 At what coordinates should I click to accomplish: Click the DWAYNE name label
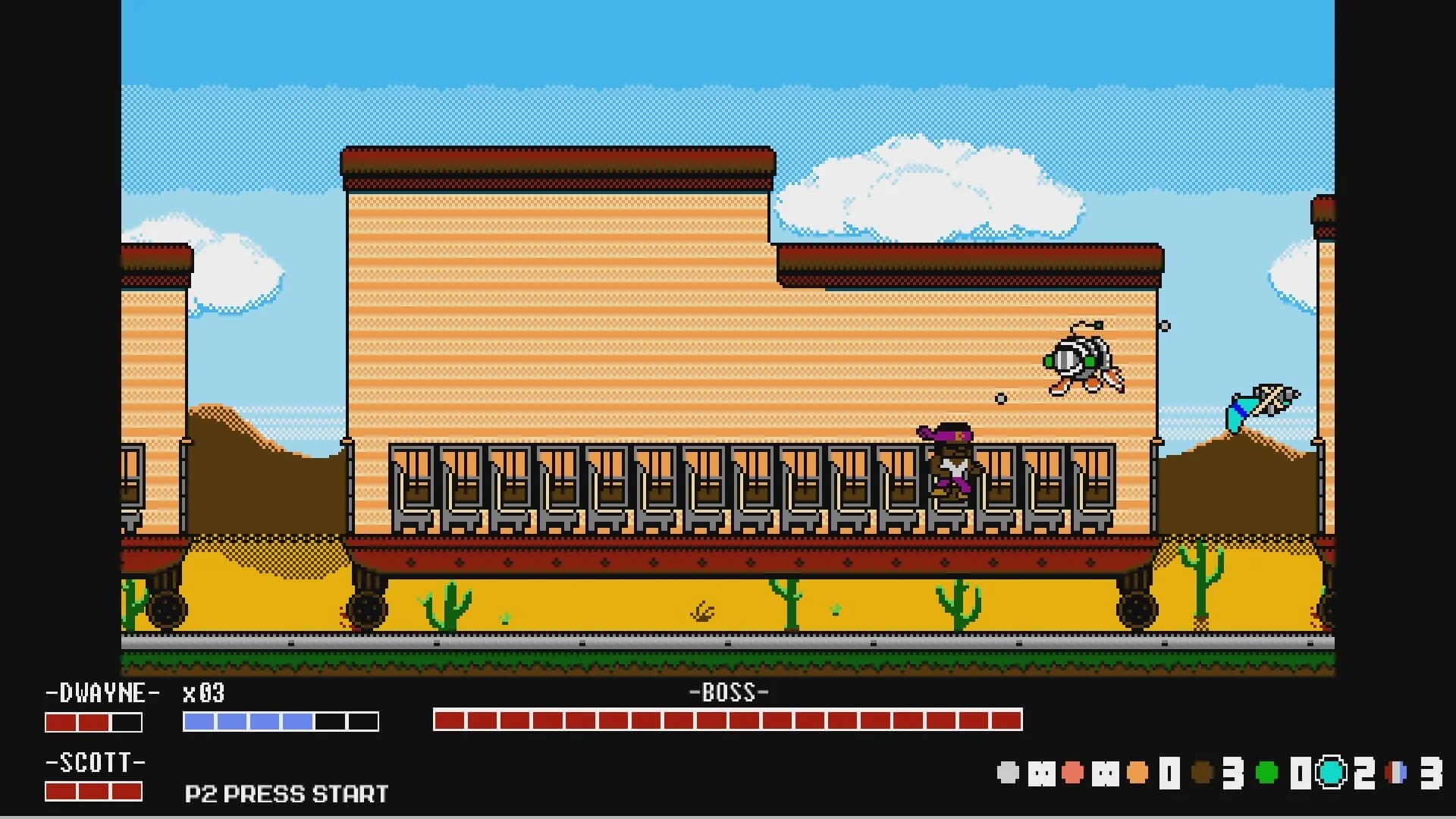click(x=102, y=694)
